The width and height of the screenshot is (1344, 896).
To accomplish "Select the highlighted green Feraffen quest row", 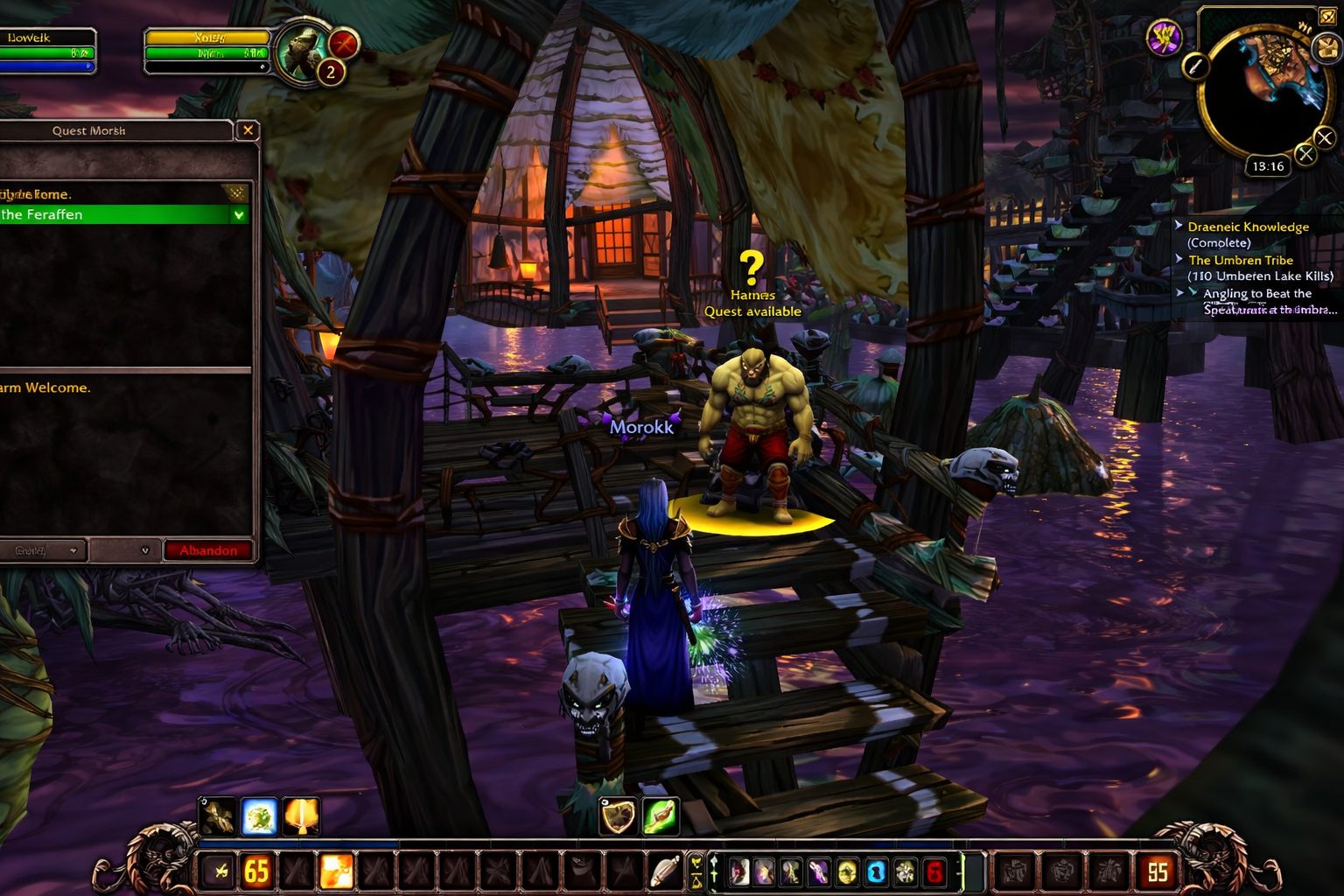I will [122, 214].
